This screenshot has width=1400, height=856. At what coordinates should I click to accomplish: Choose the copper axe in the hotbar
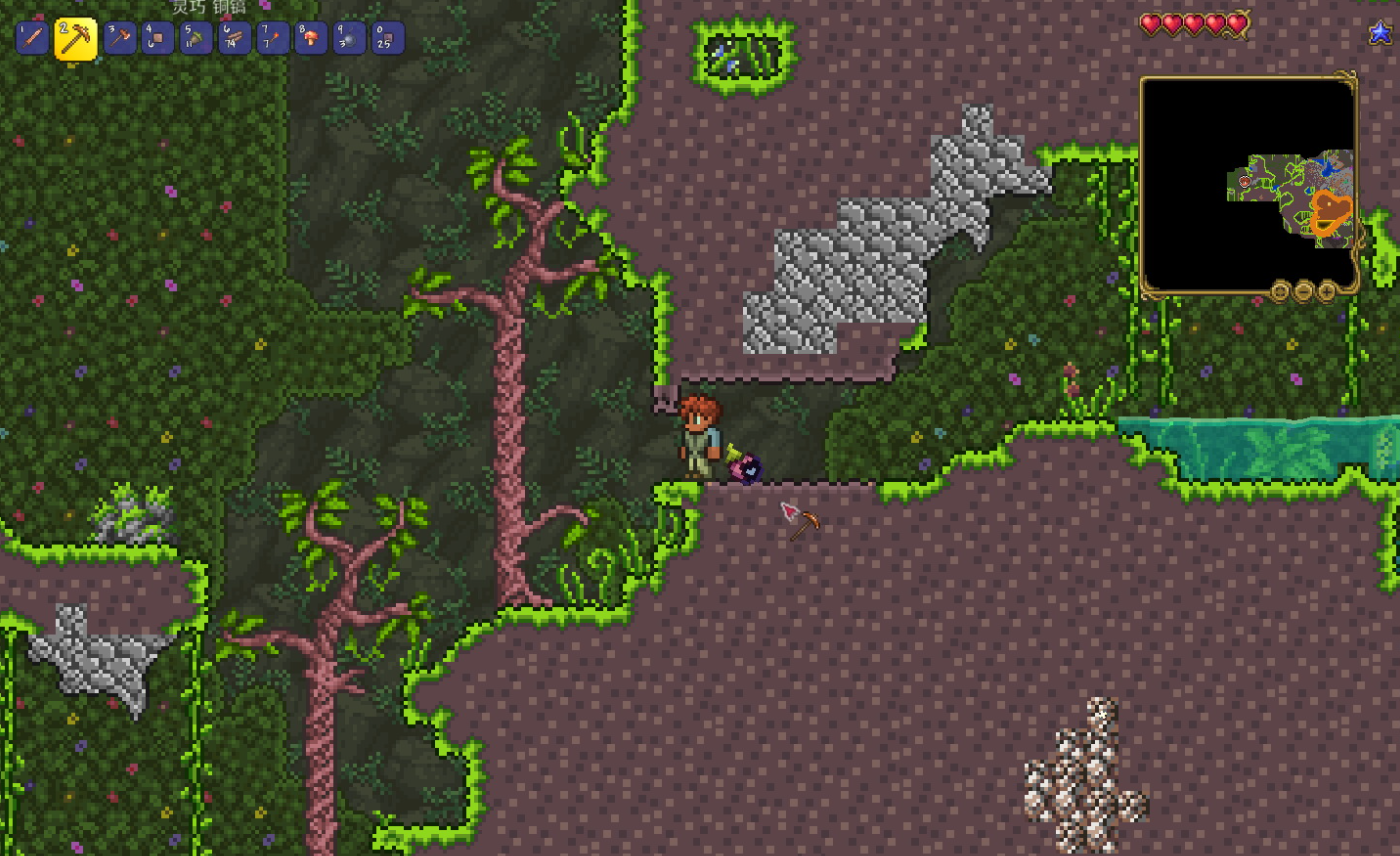click(x=120, y=38)
